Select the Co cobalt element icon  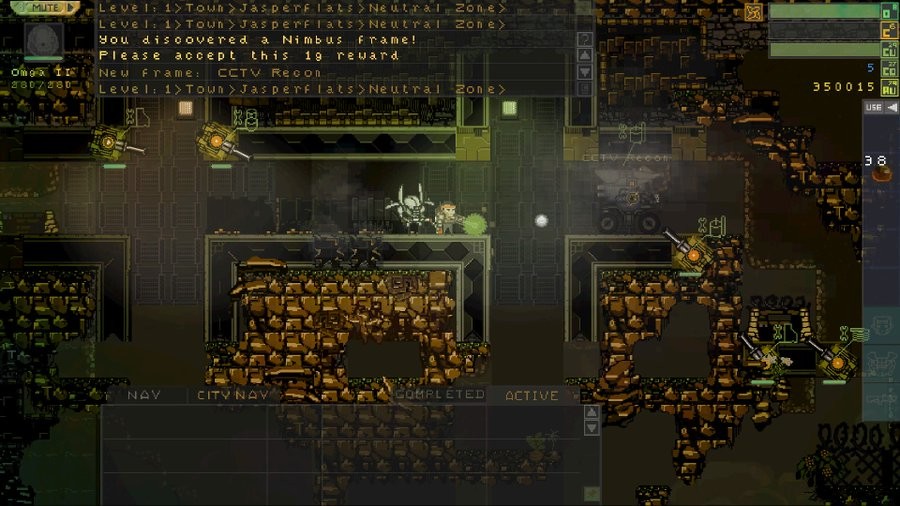coord(888,68)
